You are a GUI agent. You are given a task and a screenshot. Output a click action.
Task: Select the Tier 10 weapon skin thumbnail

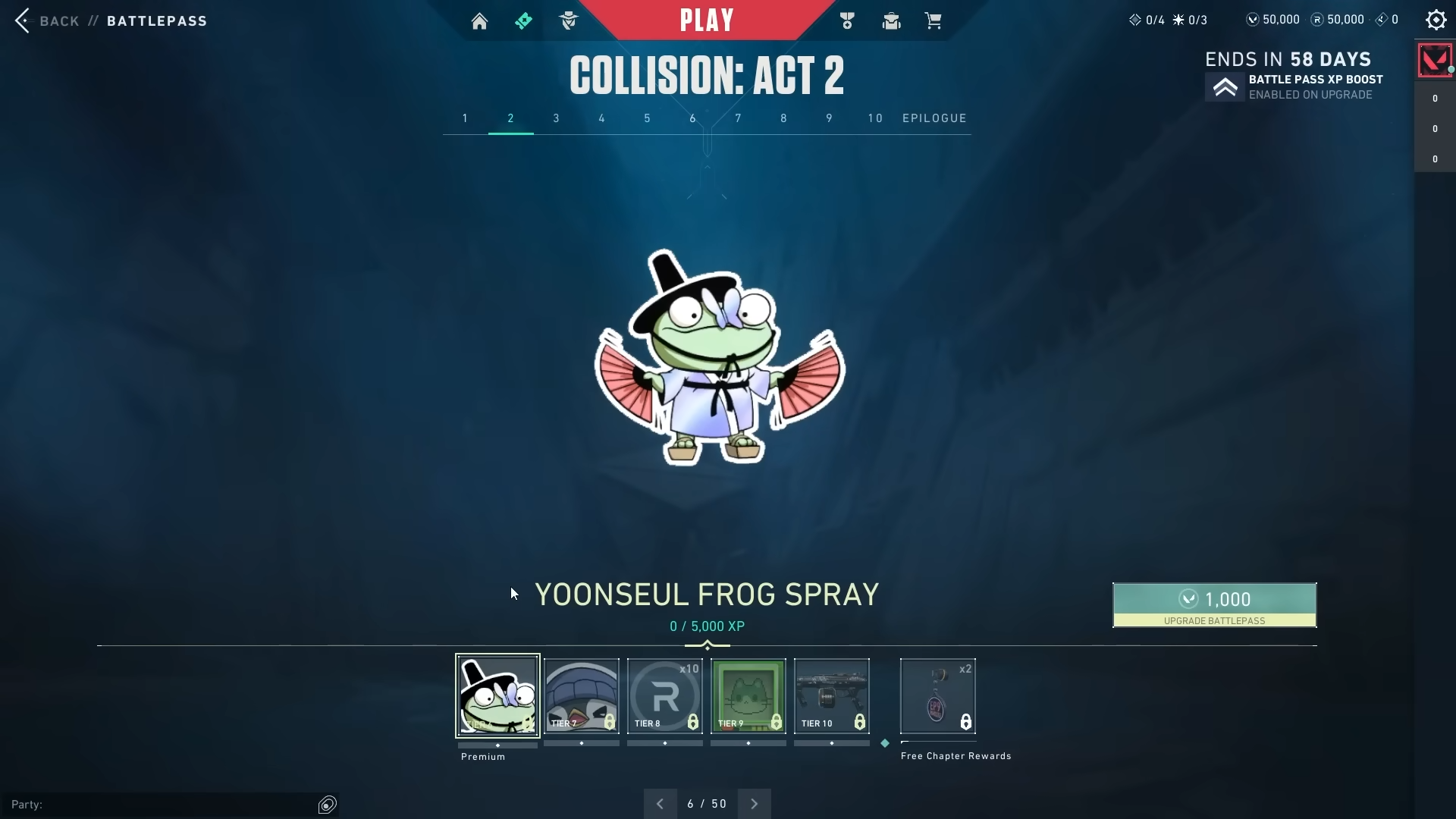(x=831, y=695)
